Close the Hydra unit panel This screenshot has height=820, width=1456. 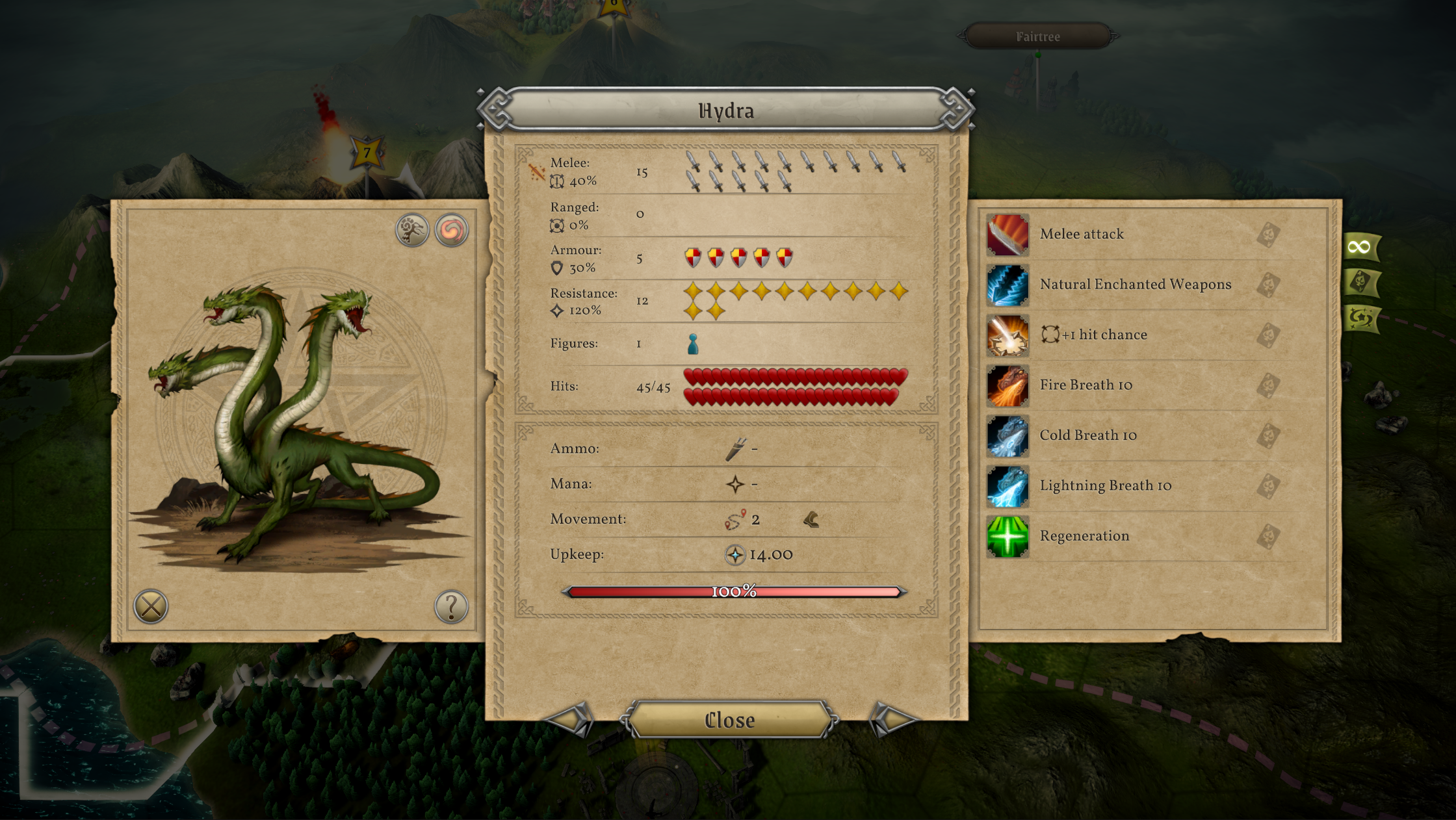coord(729,720)
